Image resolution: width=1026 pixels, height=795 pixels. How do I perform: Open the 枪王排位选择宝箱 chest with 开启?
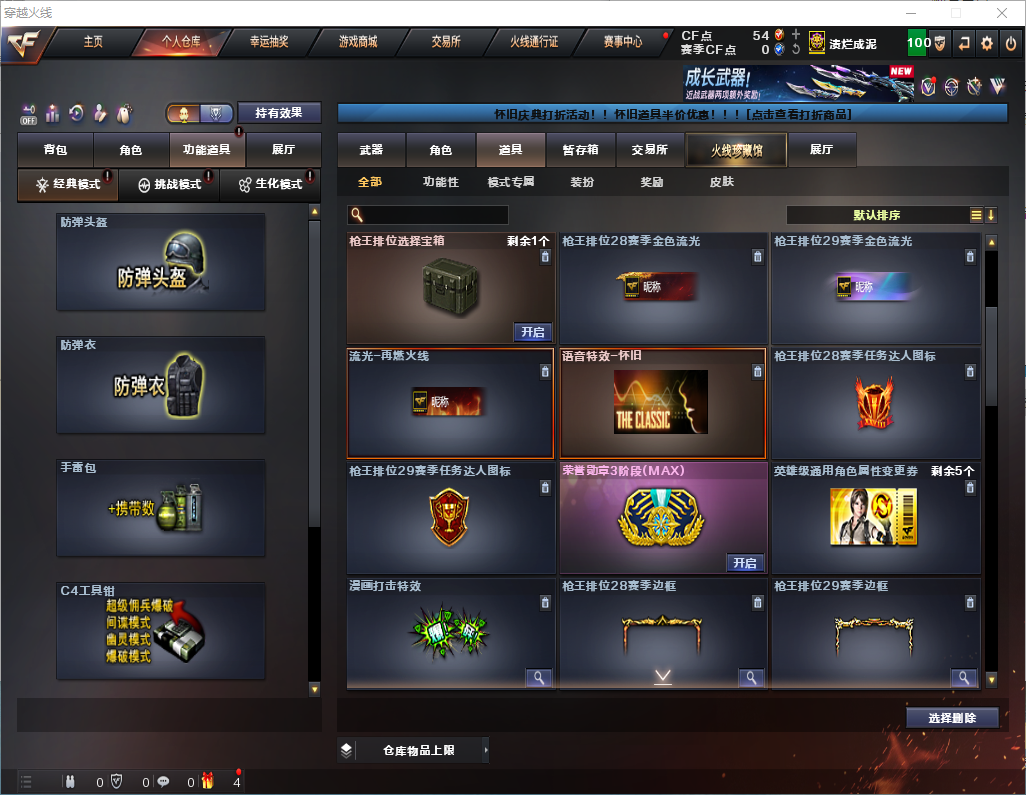[x=533, y=332]
